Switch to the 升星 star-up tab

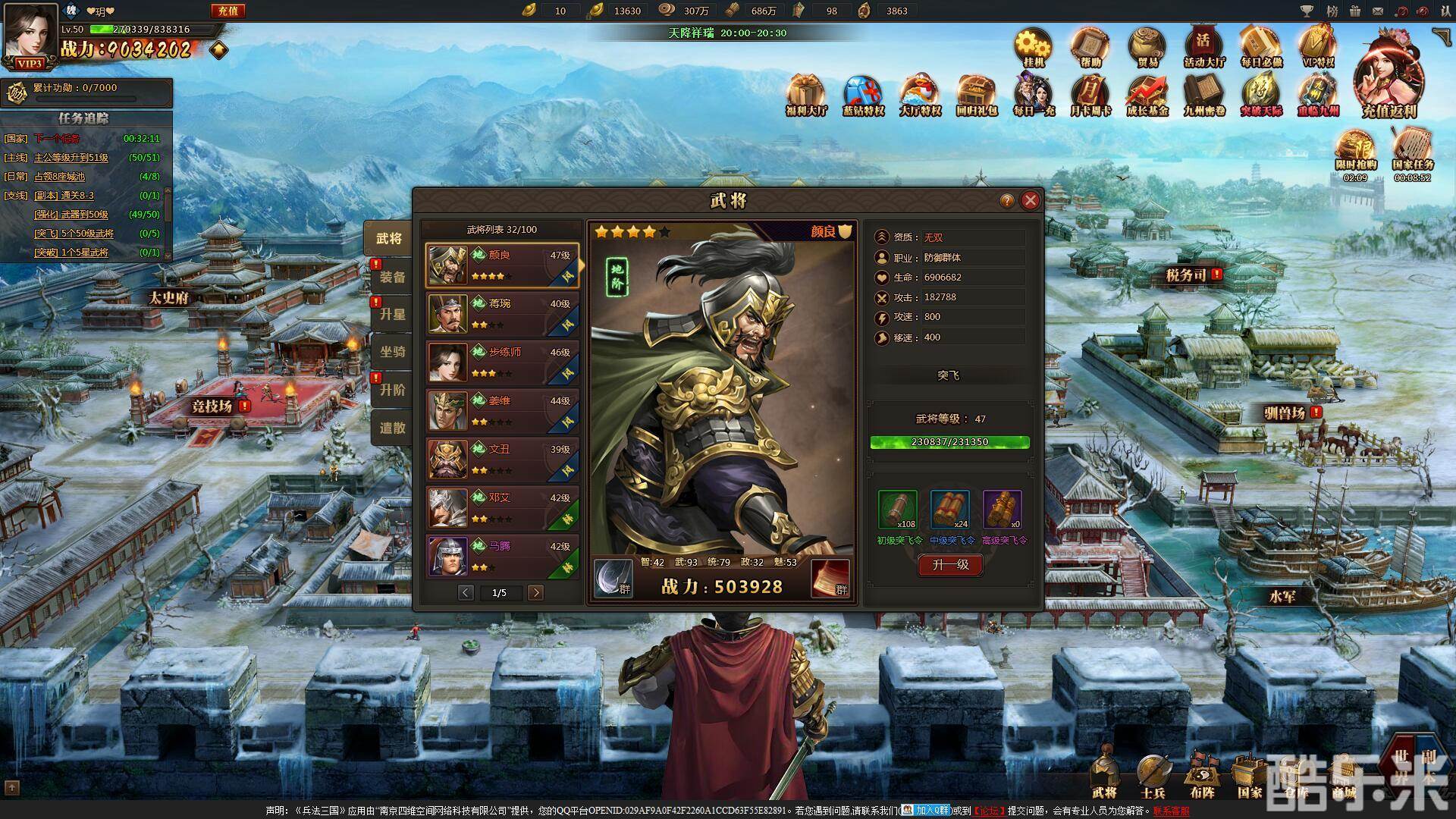391,315
